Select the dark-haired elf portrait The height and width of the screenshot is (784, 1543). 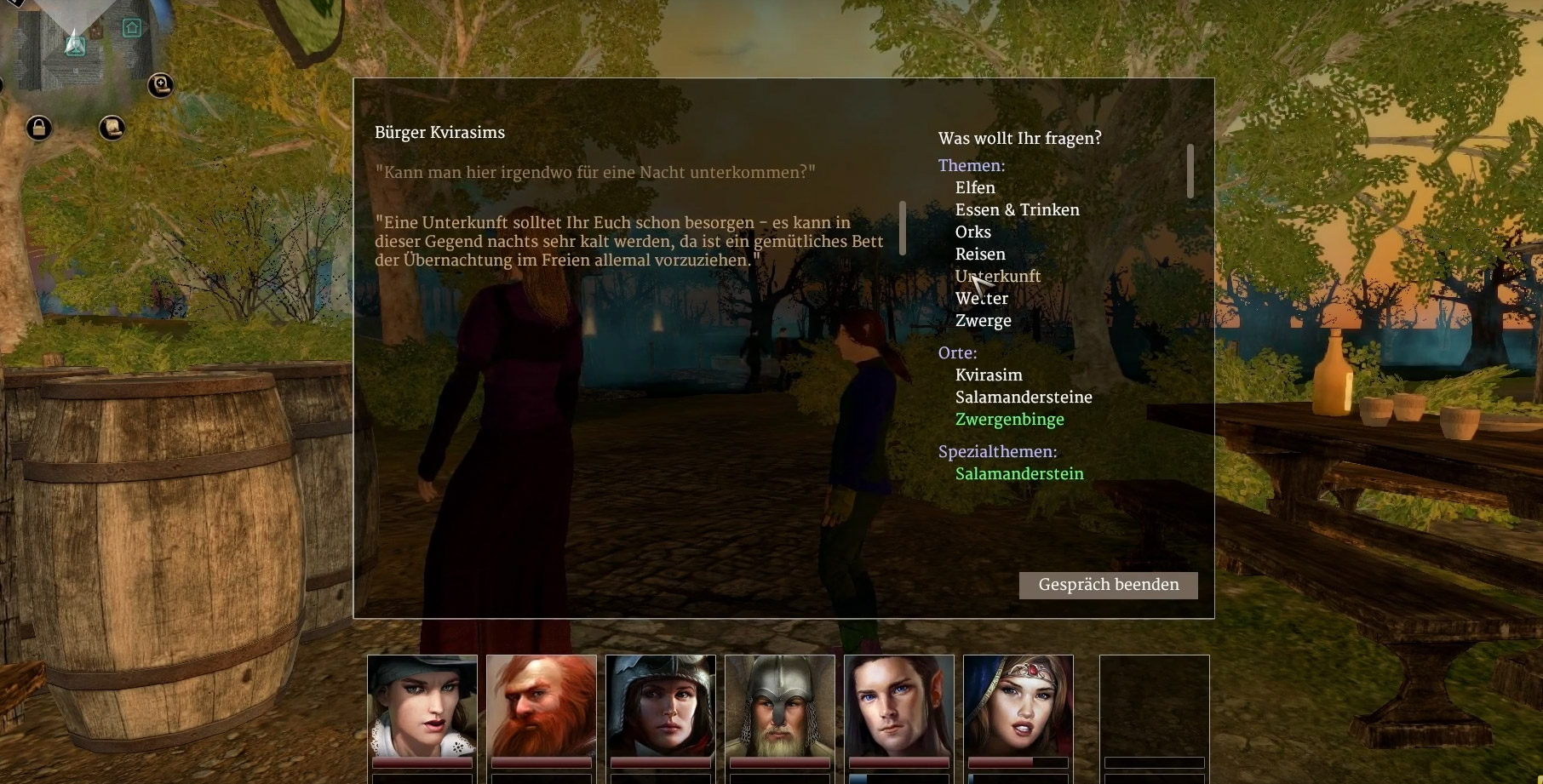[899, 706]
